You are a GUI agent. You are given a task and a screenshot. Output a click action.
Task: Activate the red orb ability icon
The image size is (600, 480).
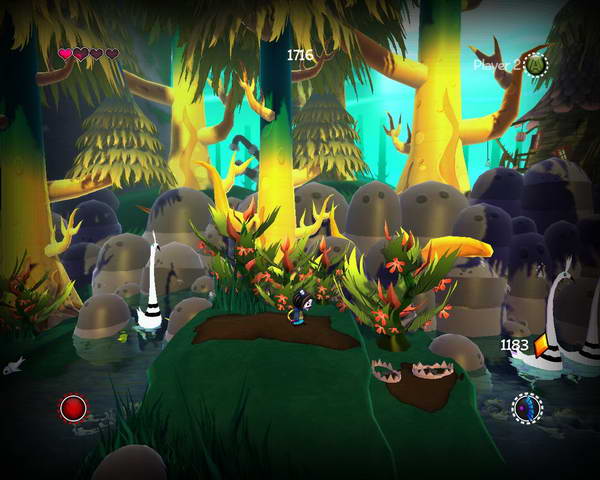click(73, 407)
